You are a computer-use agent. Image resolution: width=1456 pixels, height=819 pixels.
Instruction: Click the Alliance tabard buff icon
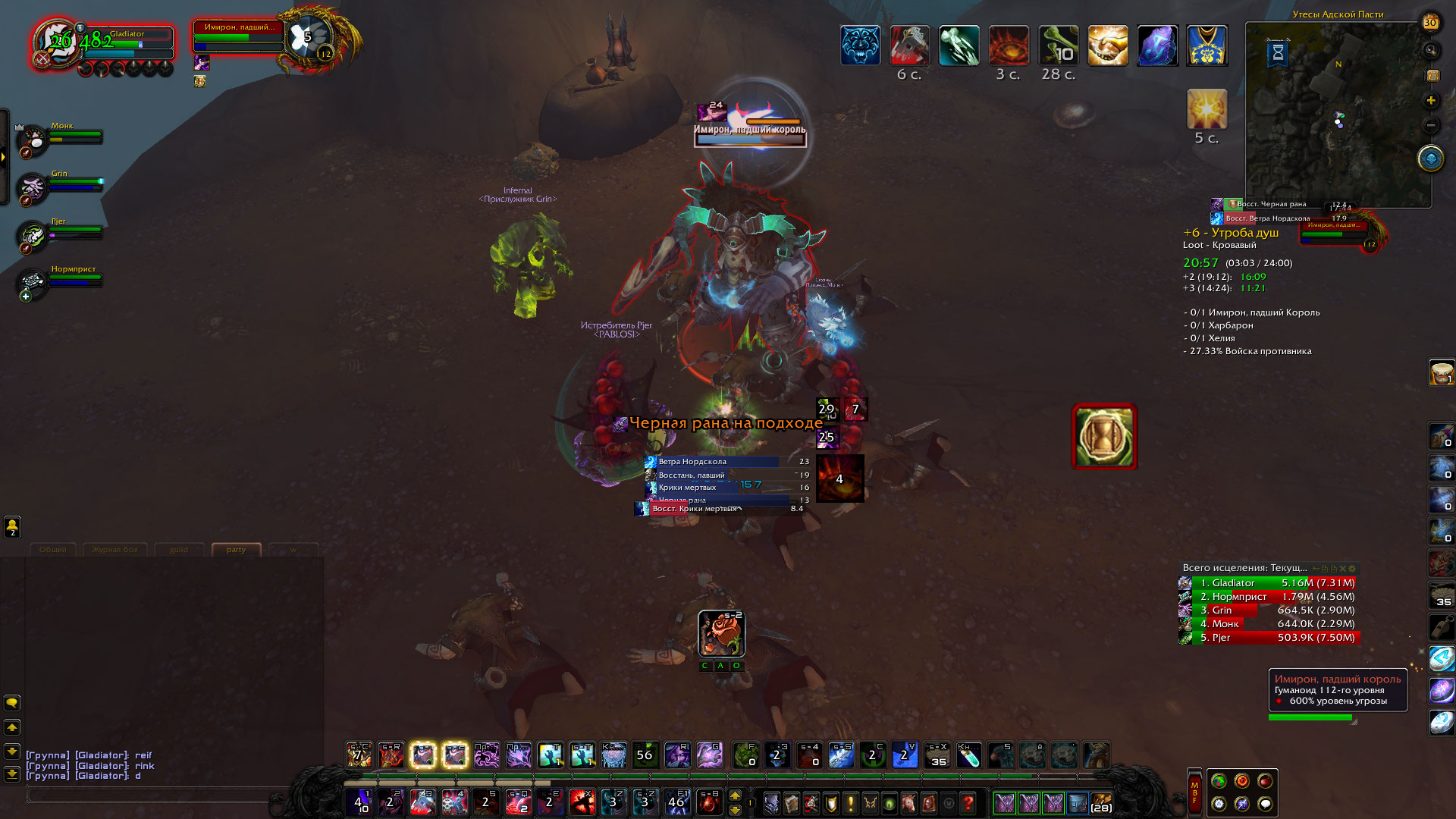pyautogui.click(x=1207, y=45)
